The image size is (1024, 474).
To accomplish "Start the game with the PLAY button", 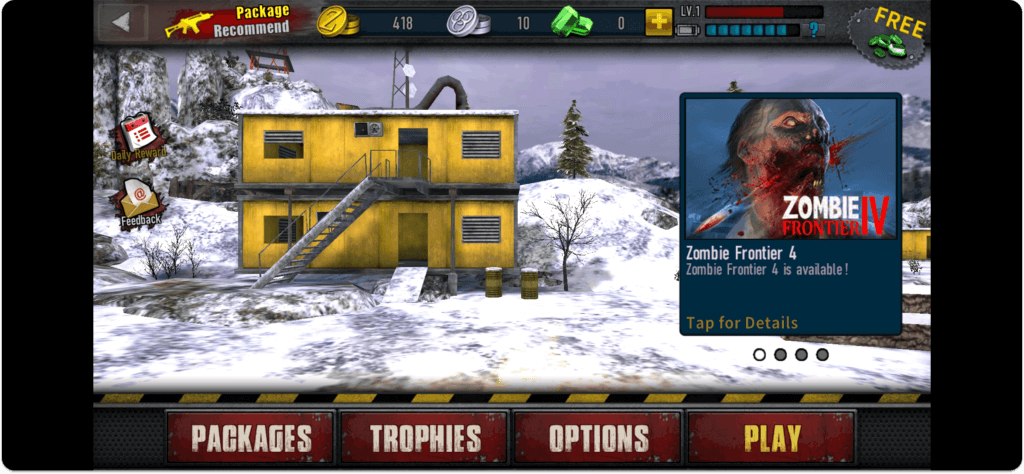I will 771,438.
